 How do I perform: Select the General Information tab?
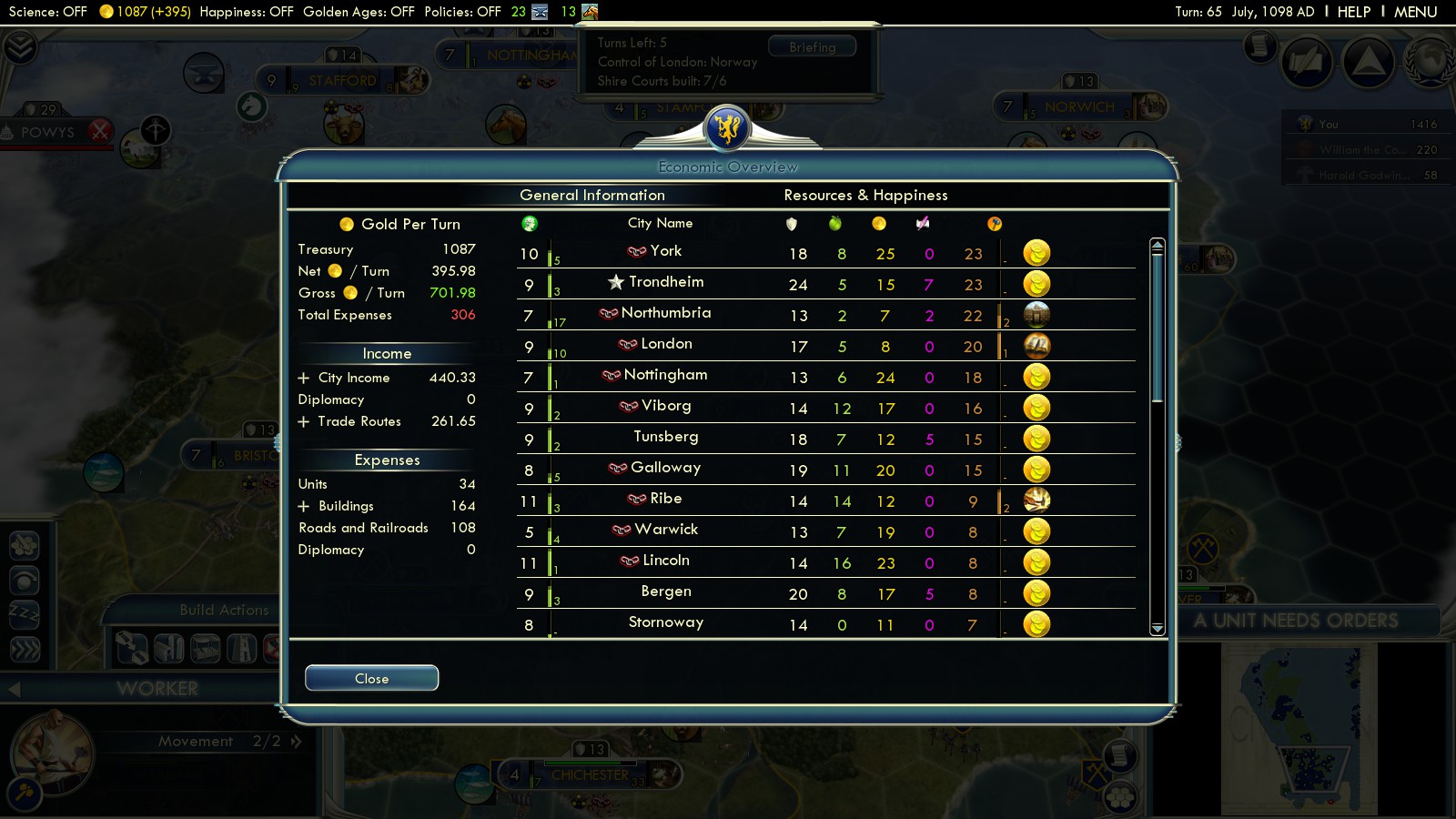click(591, 195)
